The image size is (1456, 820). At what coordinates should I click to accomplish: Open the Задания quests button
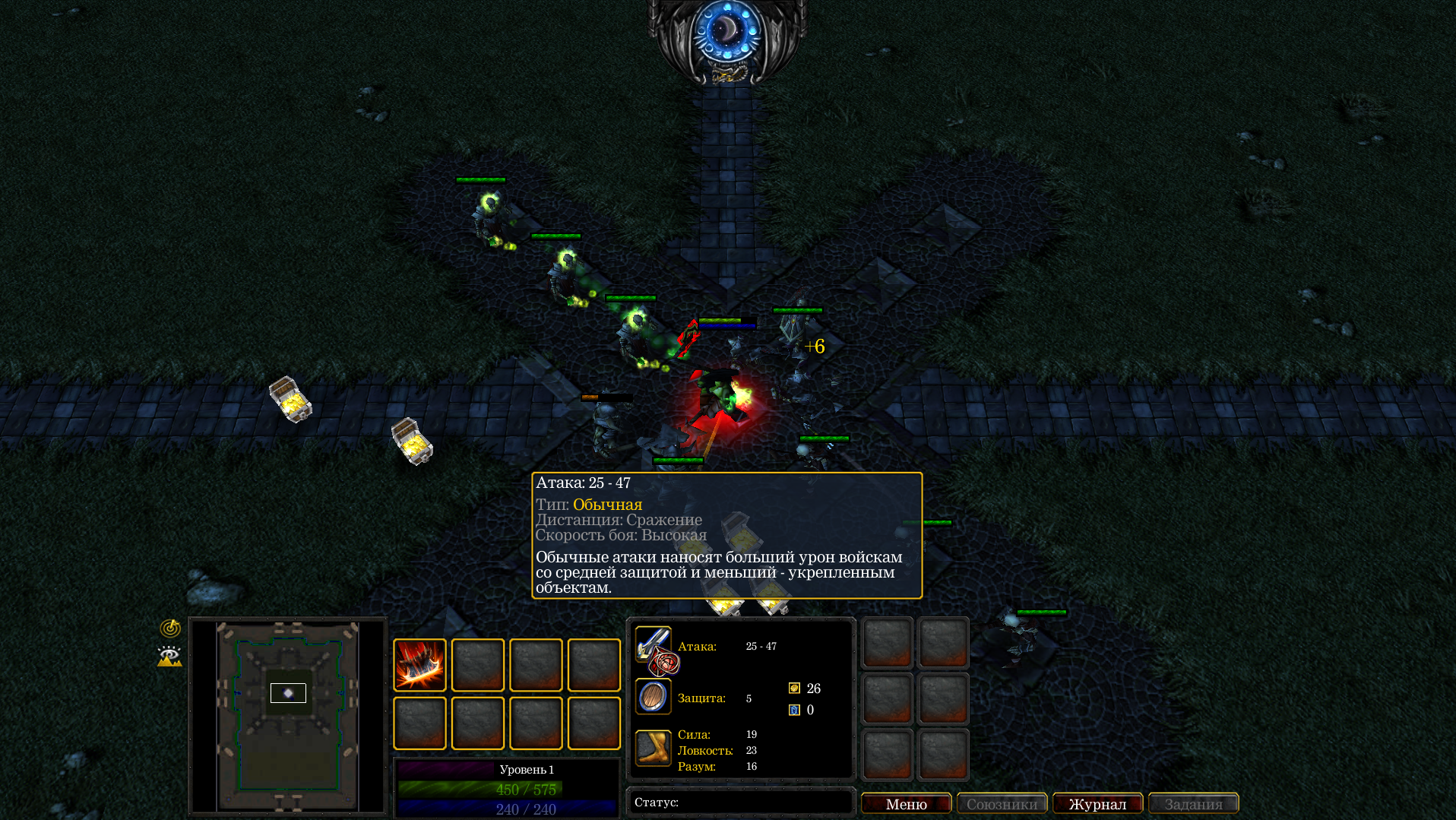click(1193, 803)
